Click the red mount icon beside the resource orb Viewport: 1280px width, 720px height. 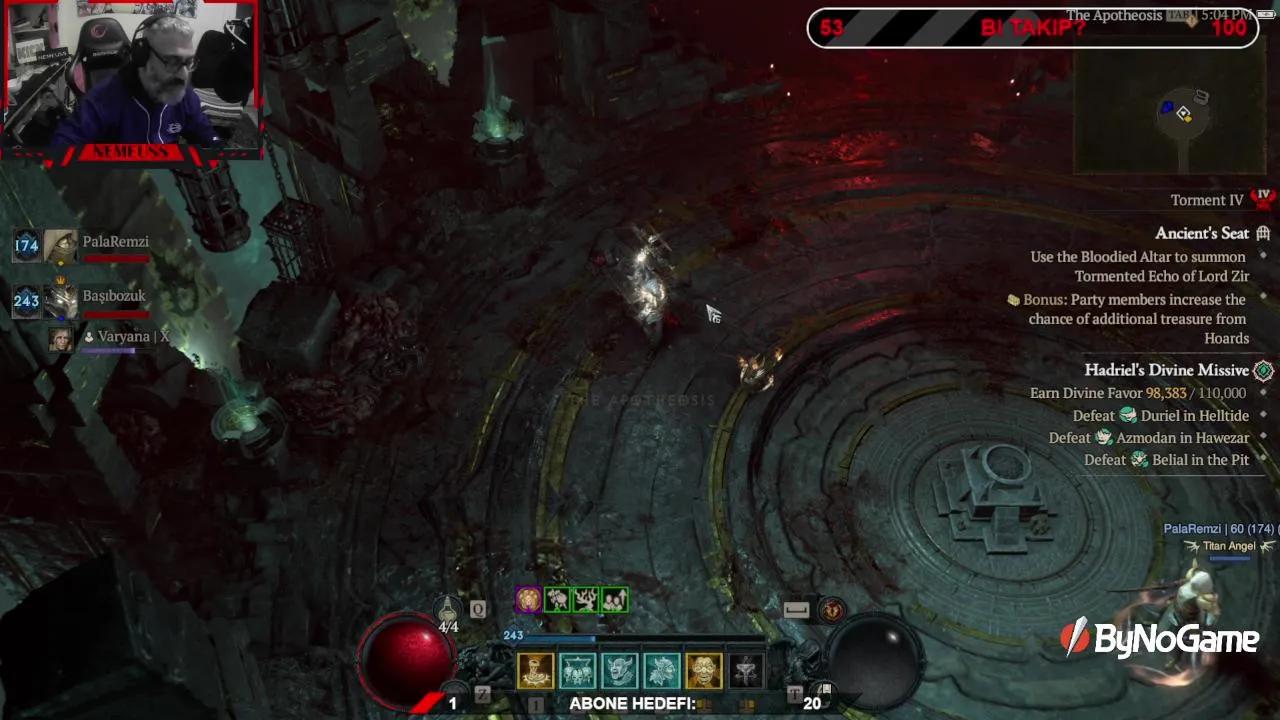tap(832, 609)
